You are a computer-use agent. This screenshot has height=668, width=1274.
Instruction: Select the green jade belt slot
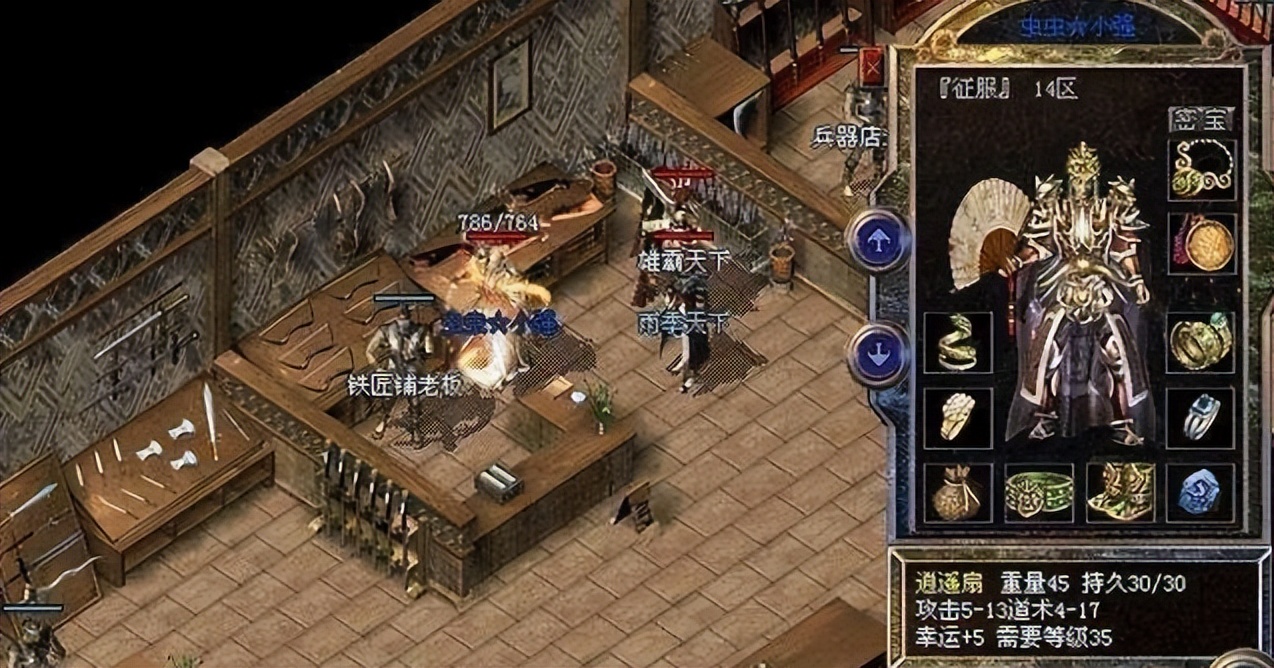tap(1039, 492)
